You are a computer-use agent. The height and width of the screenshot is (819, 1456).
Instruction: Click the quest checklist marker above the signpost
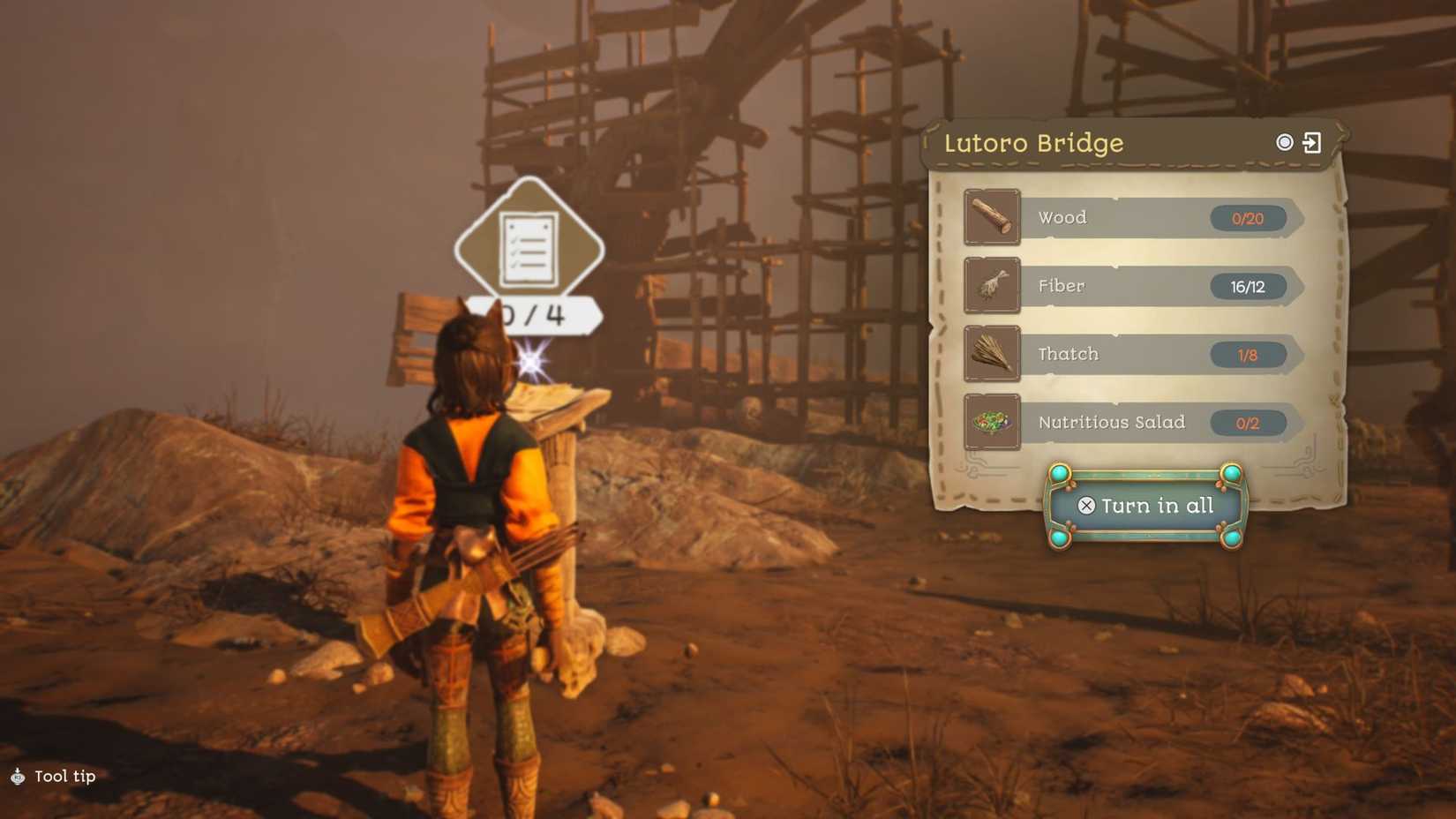529,245
